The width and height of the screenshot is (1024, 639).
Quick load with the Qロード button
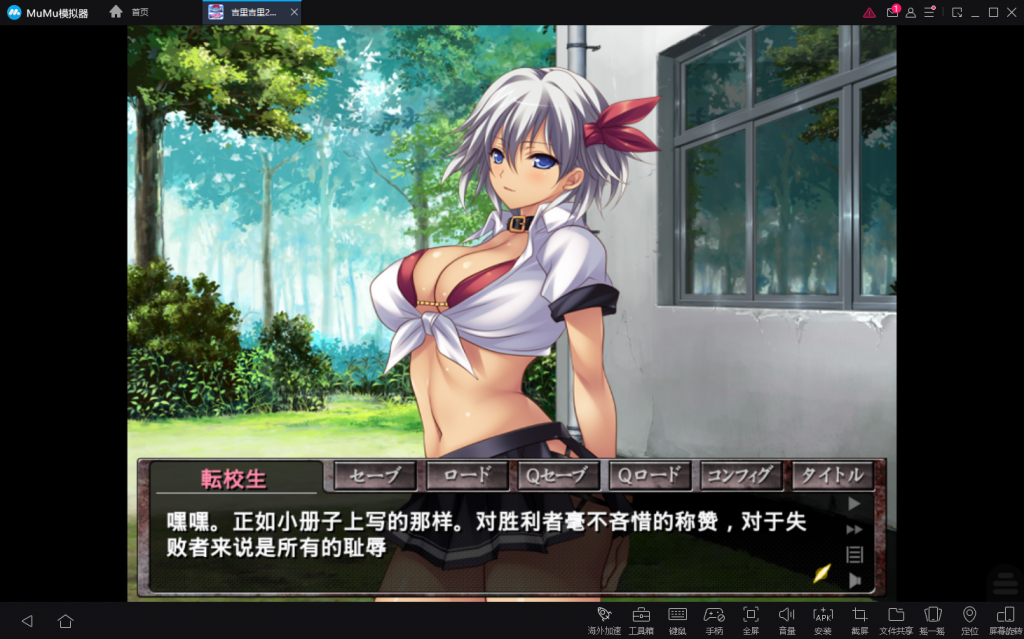[x=650, y=476]
